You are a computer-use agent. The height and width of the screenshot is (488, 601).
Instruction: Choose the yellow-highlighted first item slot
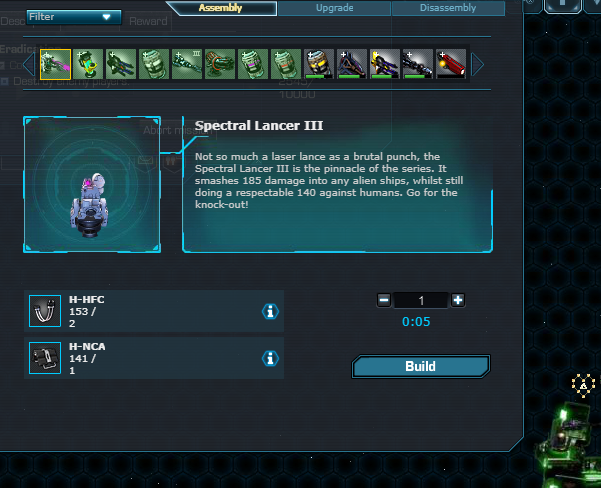click(55, 65)
